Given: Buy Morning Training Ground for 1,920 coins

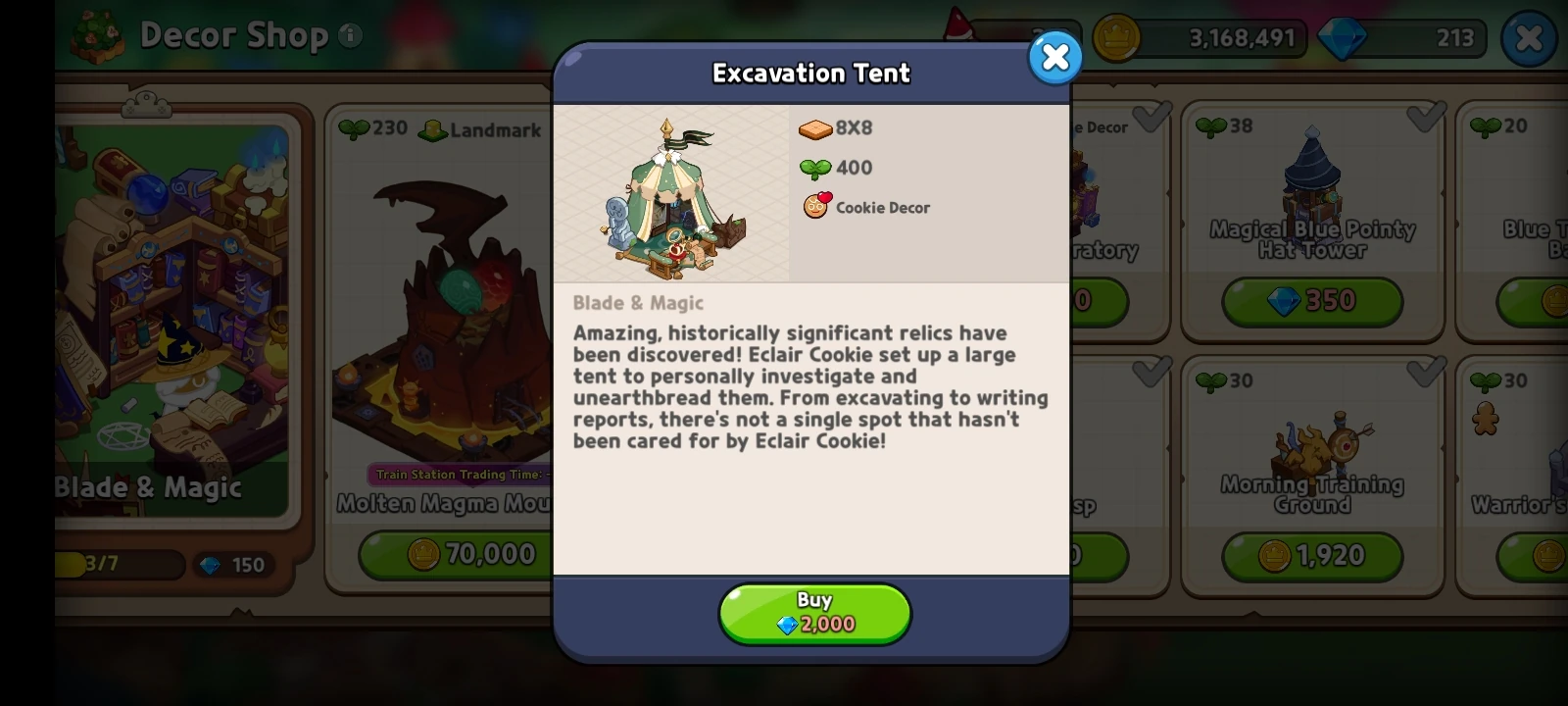Looking at the screenshot, I should (x=1313, y=555).
